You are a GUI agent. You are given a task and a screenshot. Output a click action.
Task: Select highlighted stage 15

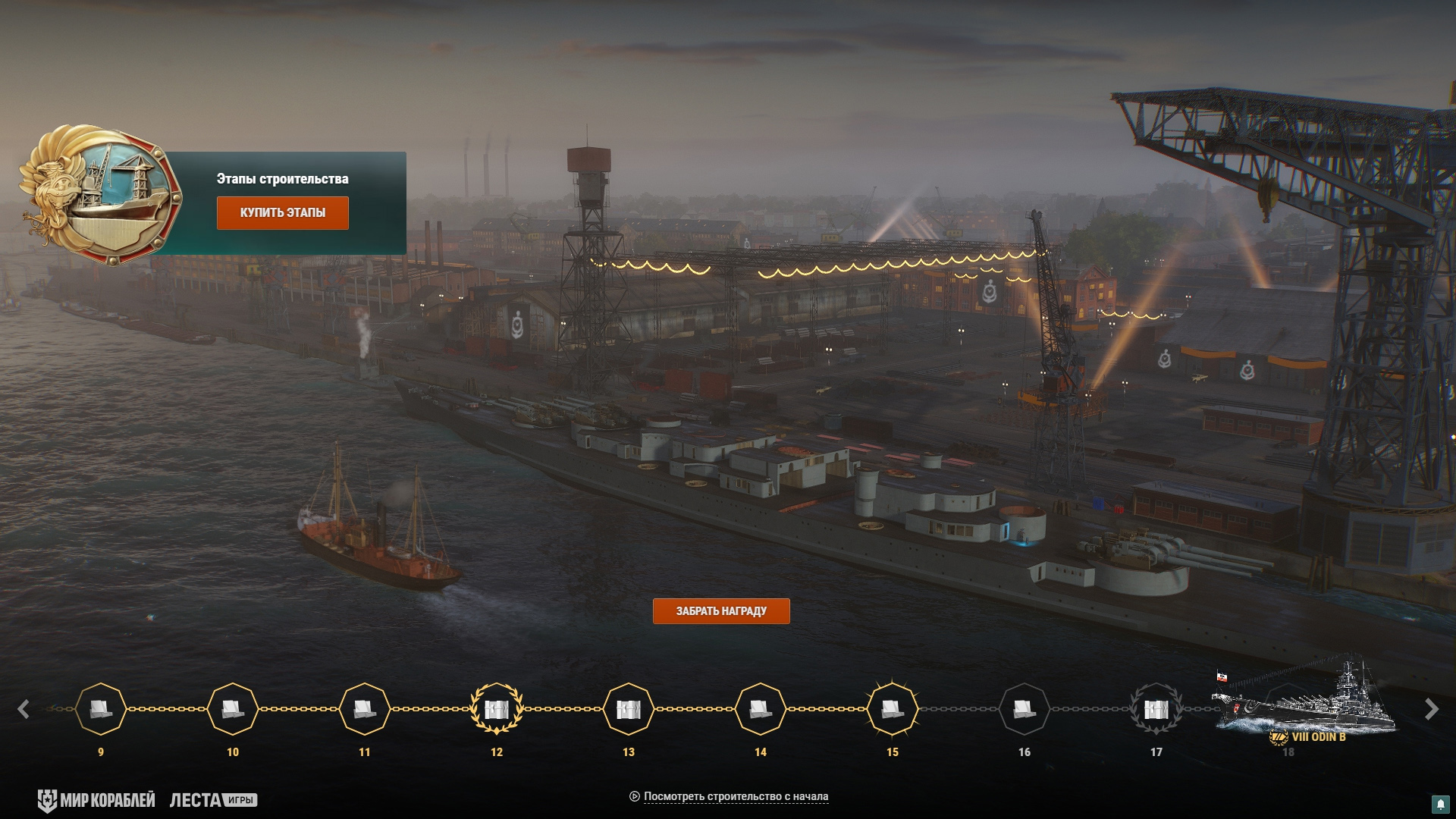point(893,709)
